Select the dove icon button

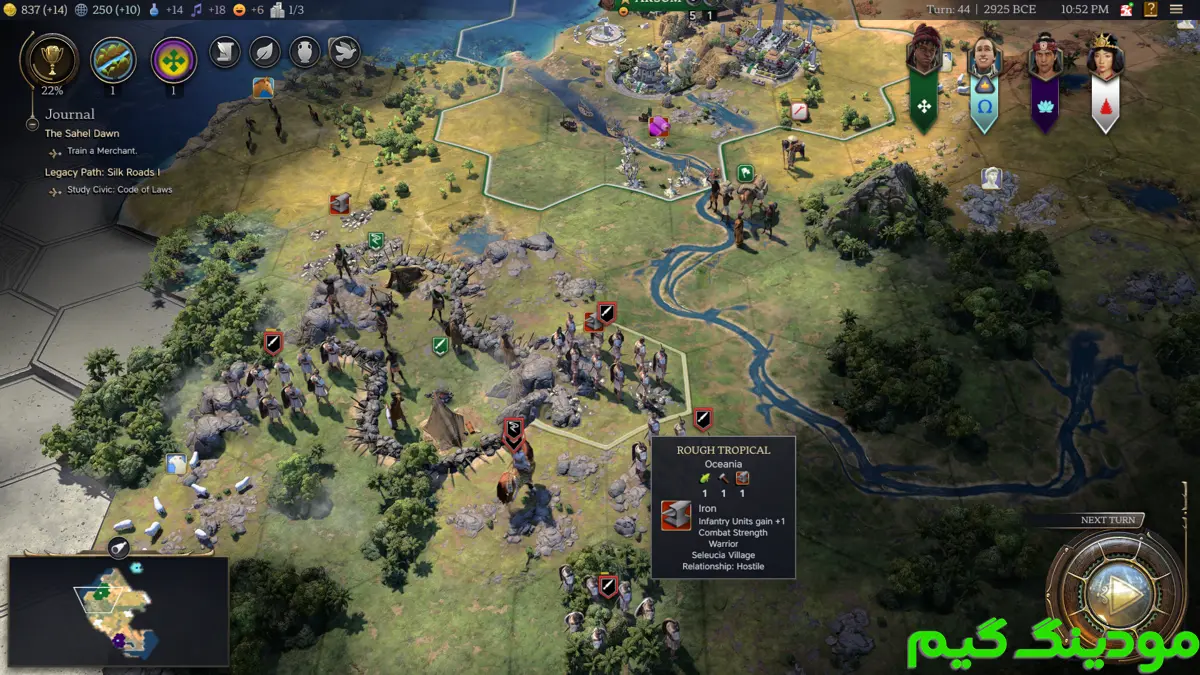[x=345, y=52]
